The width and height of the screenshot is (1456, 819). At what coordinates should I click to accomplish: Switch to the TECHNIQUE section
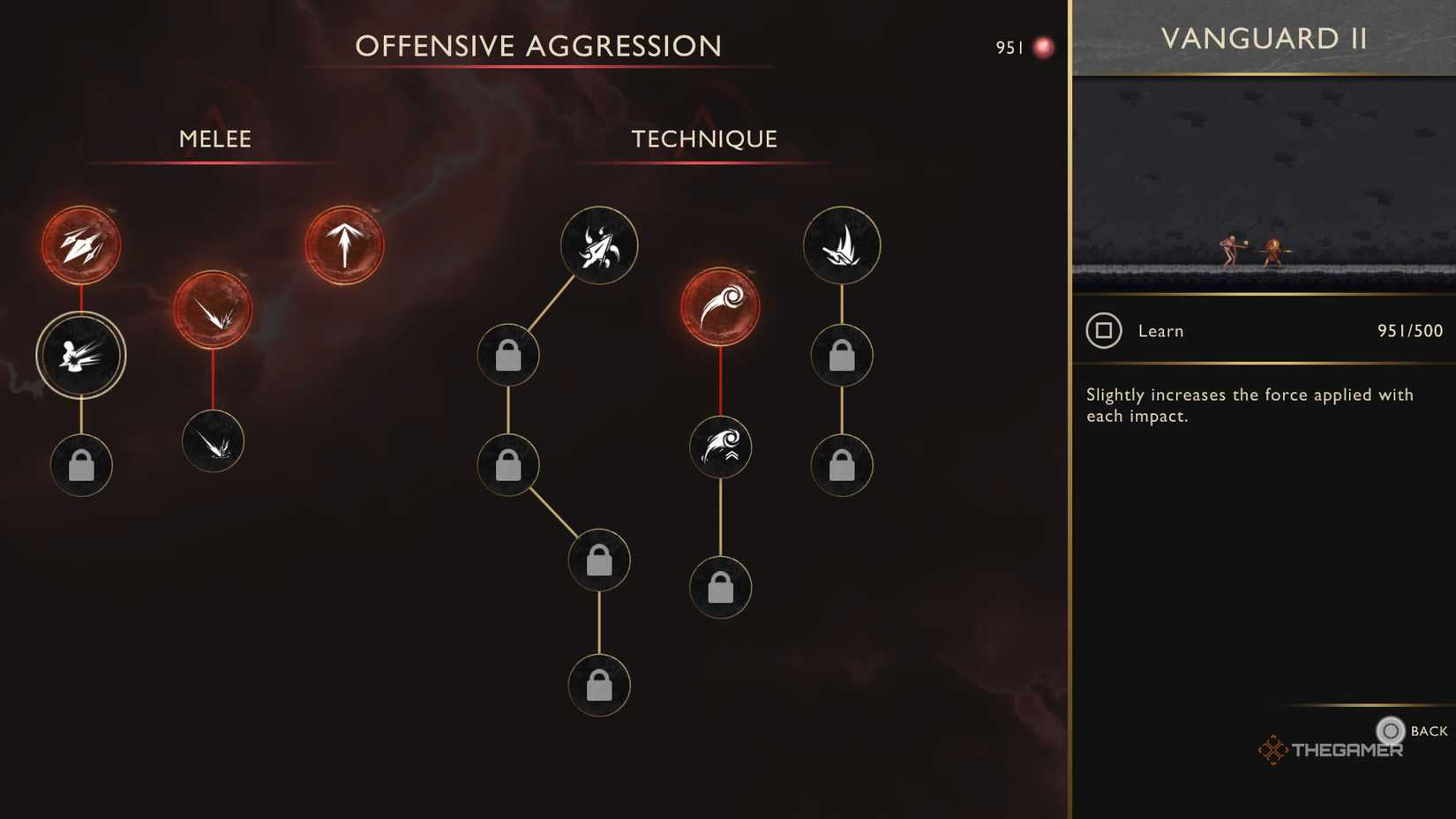(x=703, y=139)
